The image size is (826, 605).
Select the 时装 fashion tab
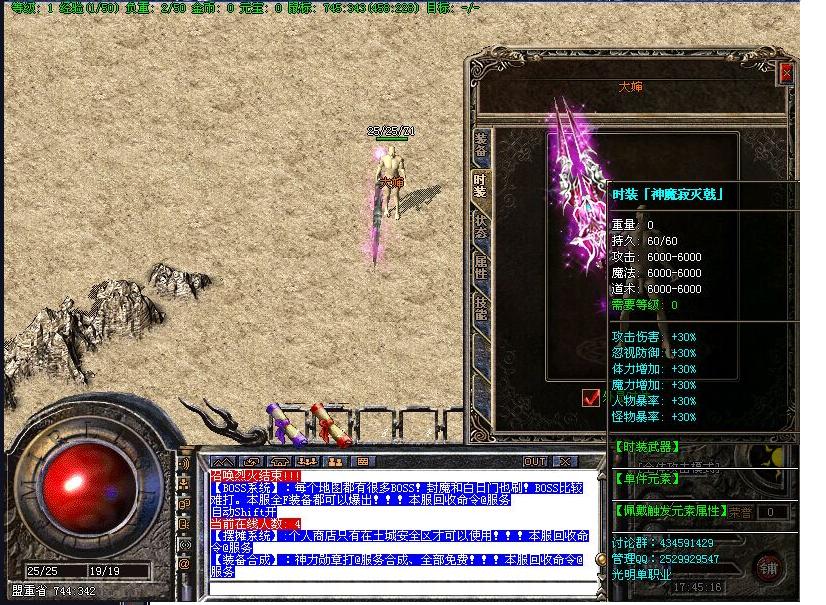[x=481, y=186]
